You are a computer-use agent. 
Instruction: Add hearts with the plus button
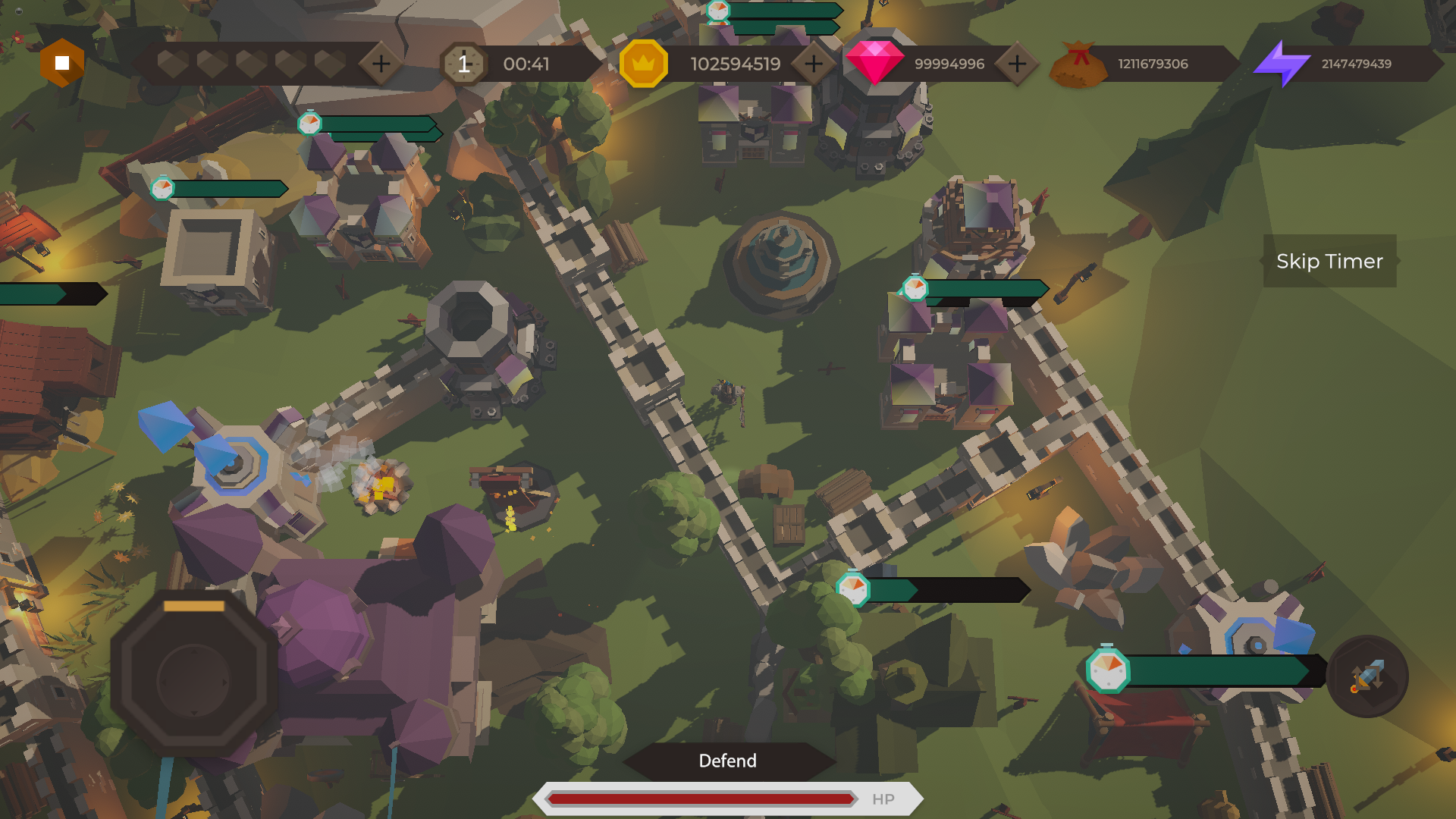(381, 64)
